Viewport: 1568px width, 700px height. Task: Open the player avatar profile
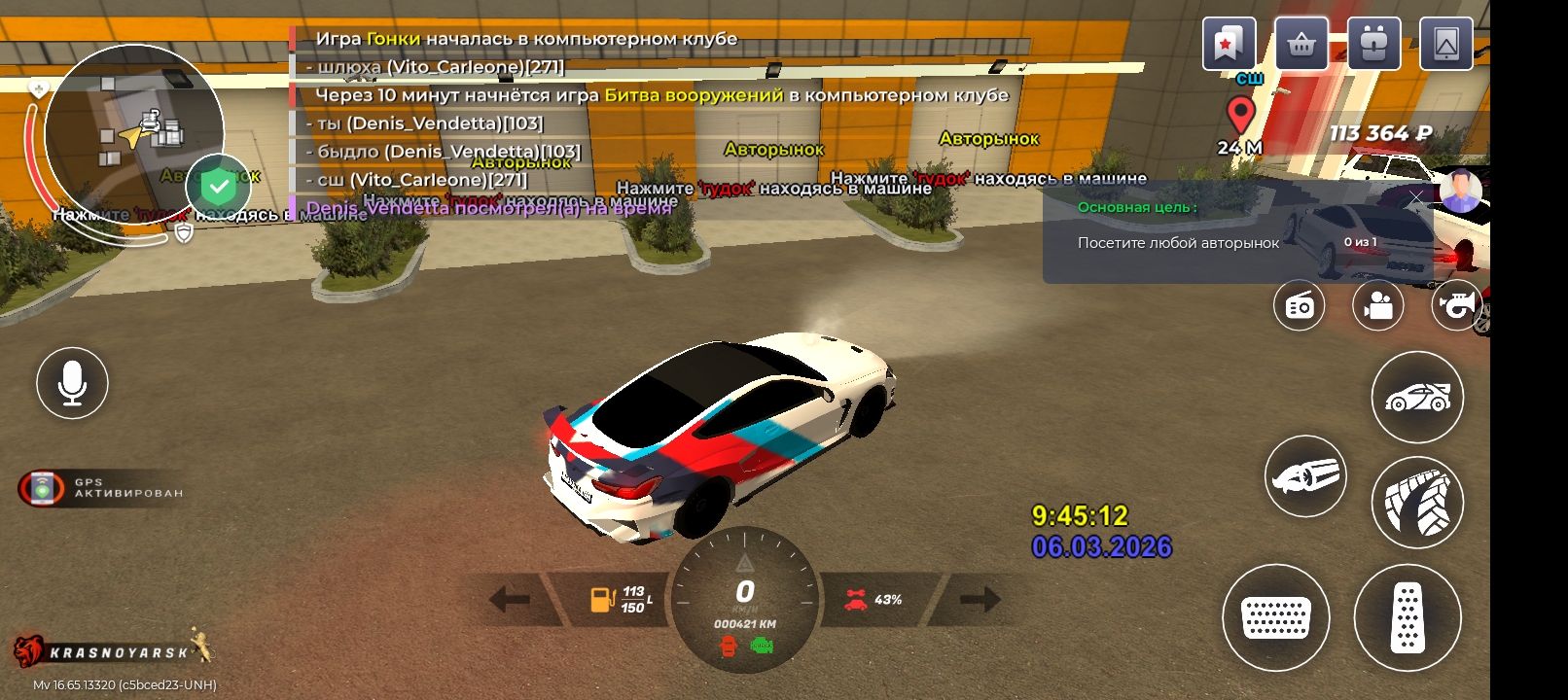pyautogui.click(x=1459, y=192)
